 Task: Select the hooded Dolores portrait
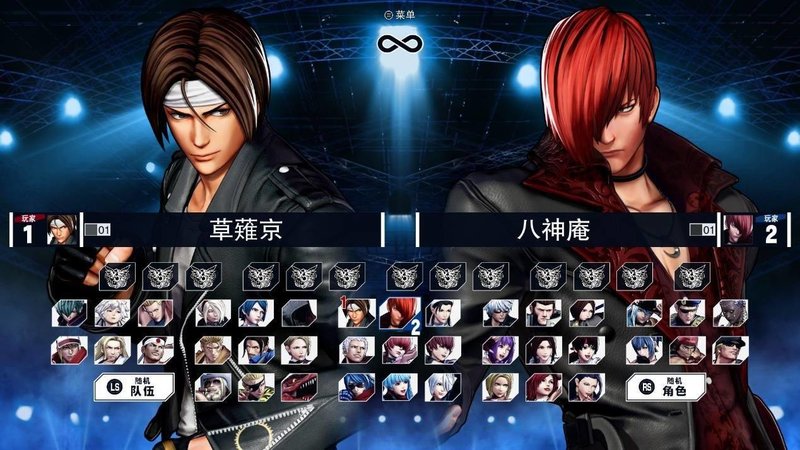point(297,314)
